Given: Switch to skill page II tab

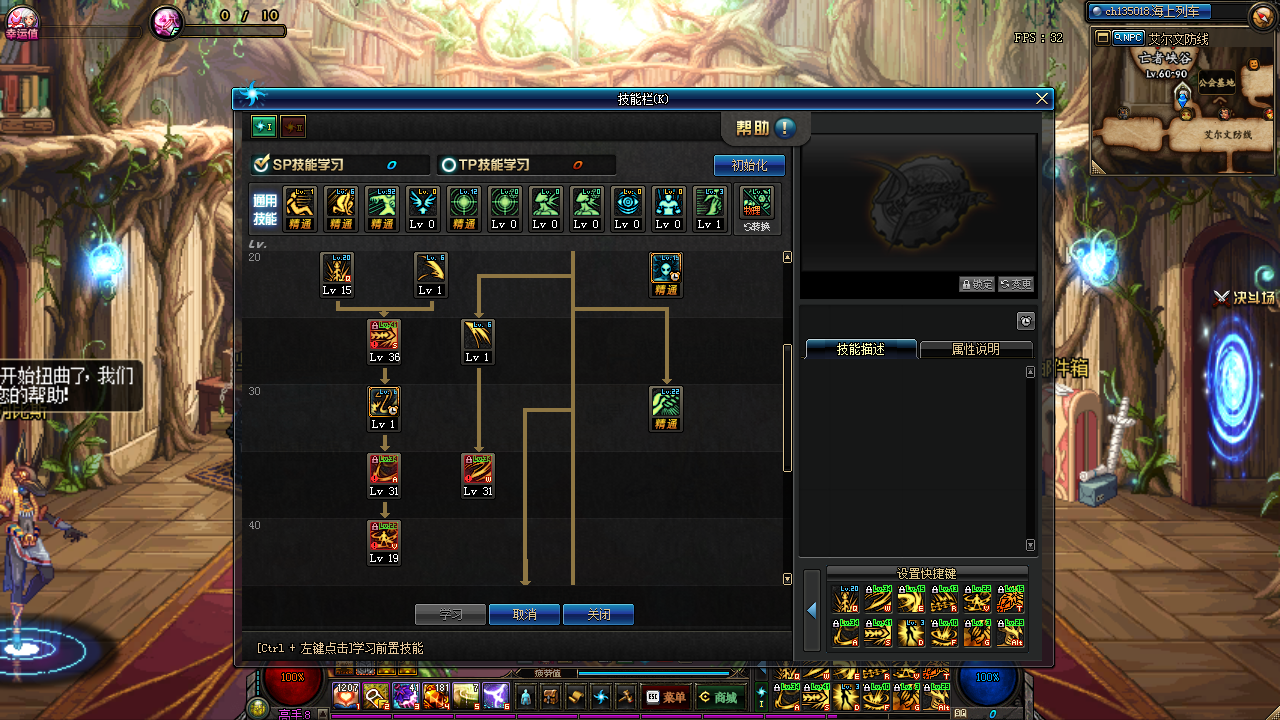Looking at the screenshot, I should [293, 127].
